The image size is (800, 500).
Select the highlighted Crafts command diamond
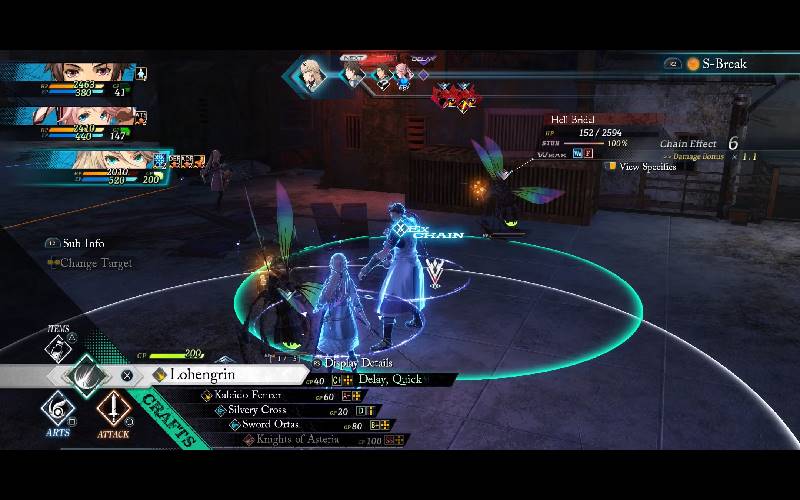tap(87, 376)
